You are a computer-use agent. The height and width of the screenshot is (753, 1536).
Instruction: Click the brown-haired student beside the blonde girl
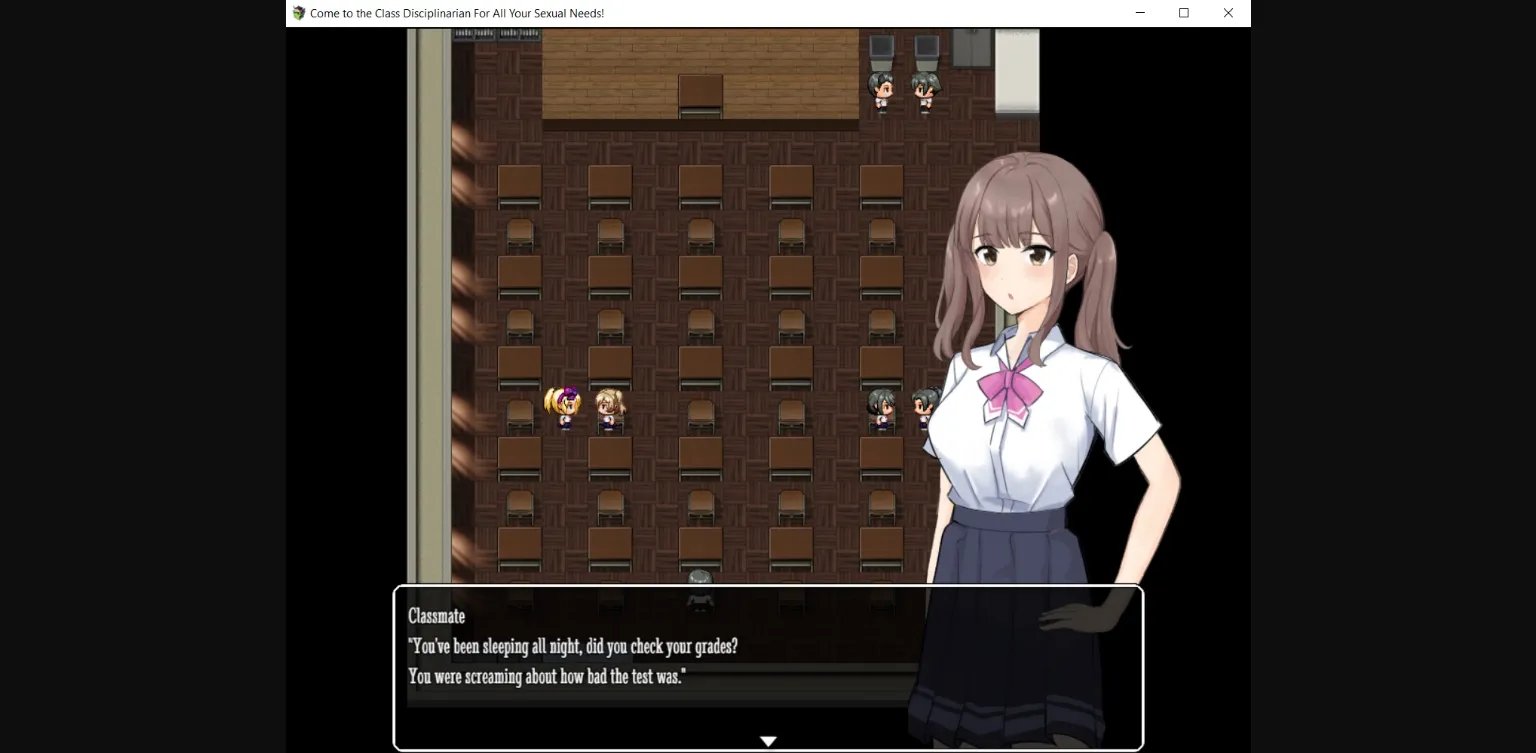tap(610, 404)
